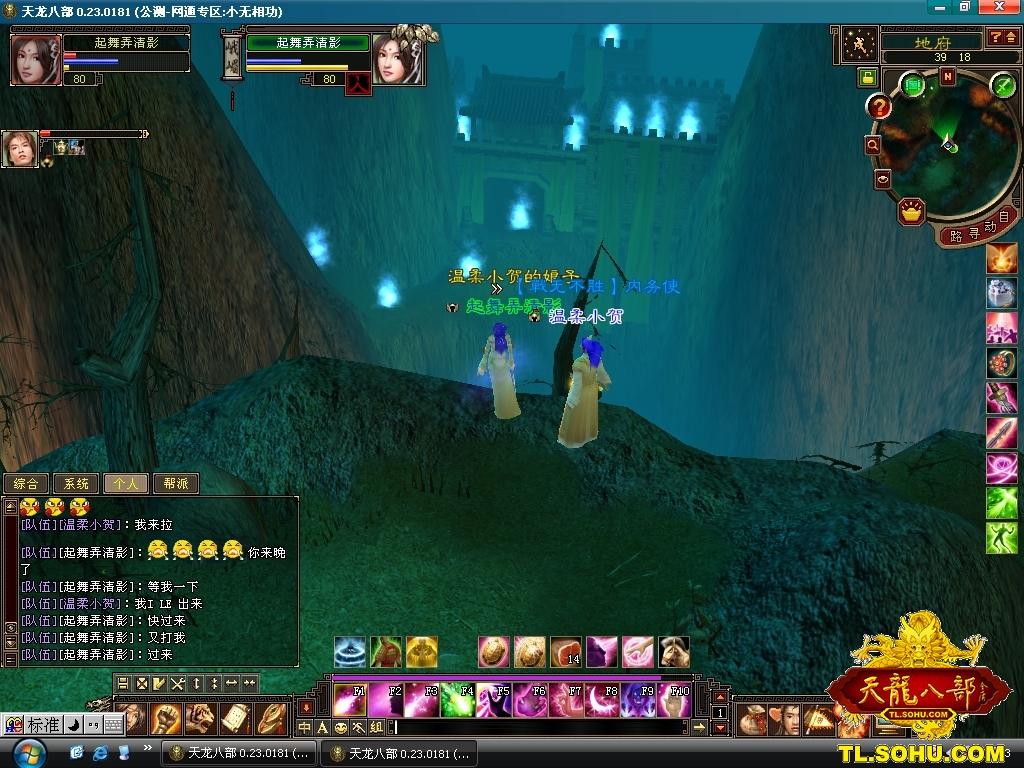Use the meat item with count 14
This screenshot has width=1024, height=768.
pos(566,652)
